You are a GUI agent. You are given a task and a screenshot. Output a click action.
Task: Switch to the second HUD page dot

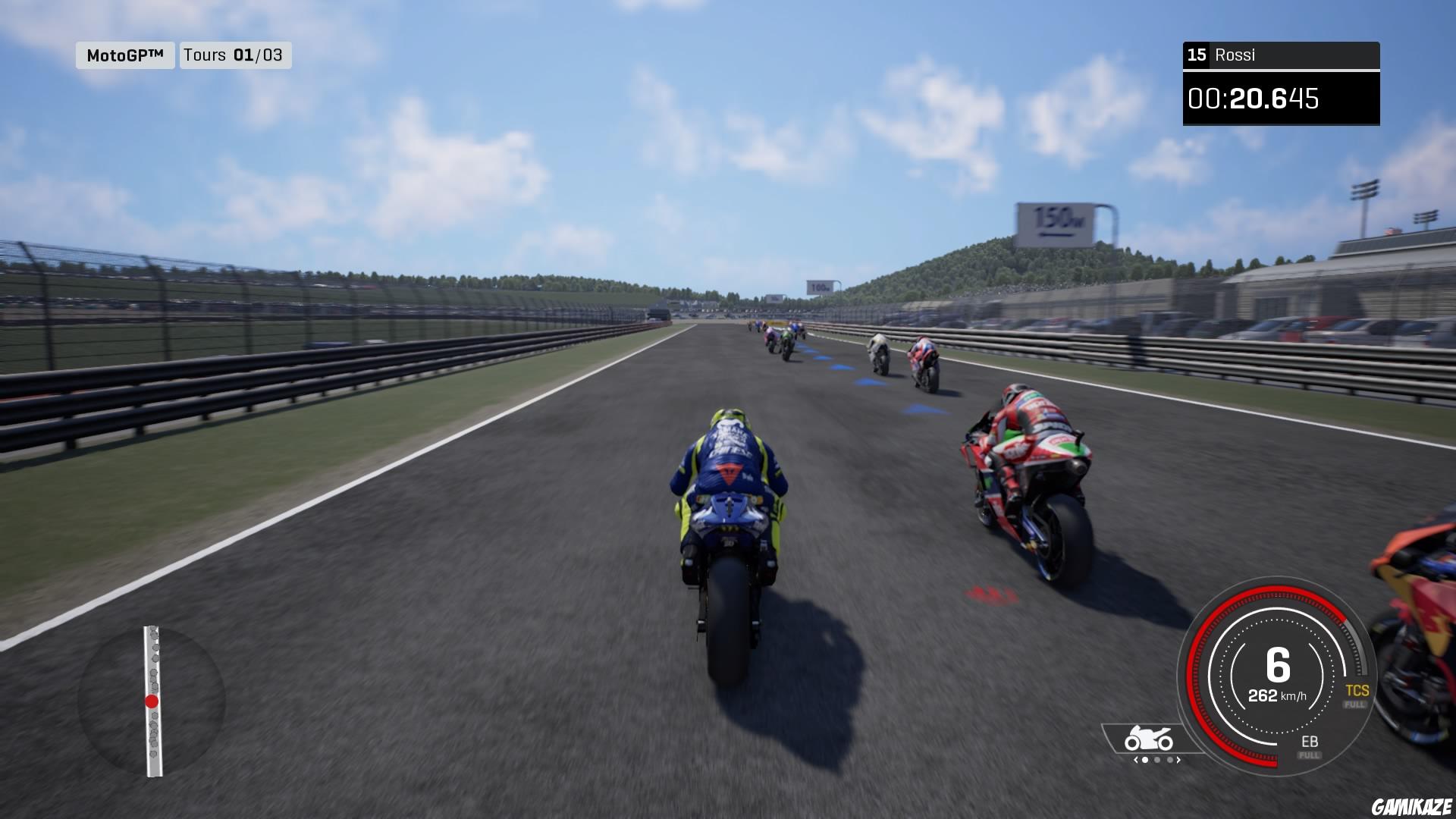coord(1156,758)
